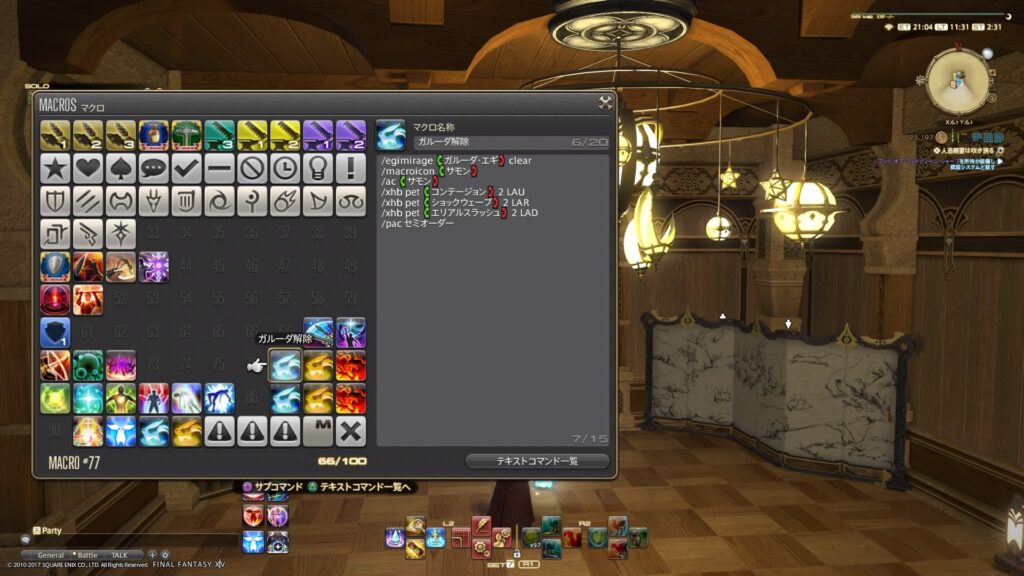Select the speech bubble macro
Screen dimensions: 1024x576
(154, 167)
